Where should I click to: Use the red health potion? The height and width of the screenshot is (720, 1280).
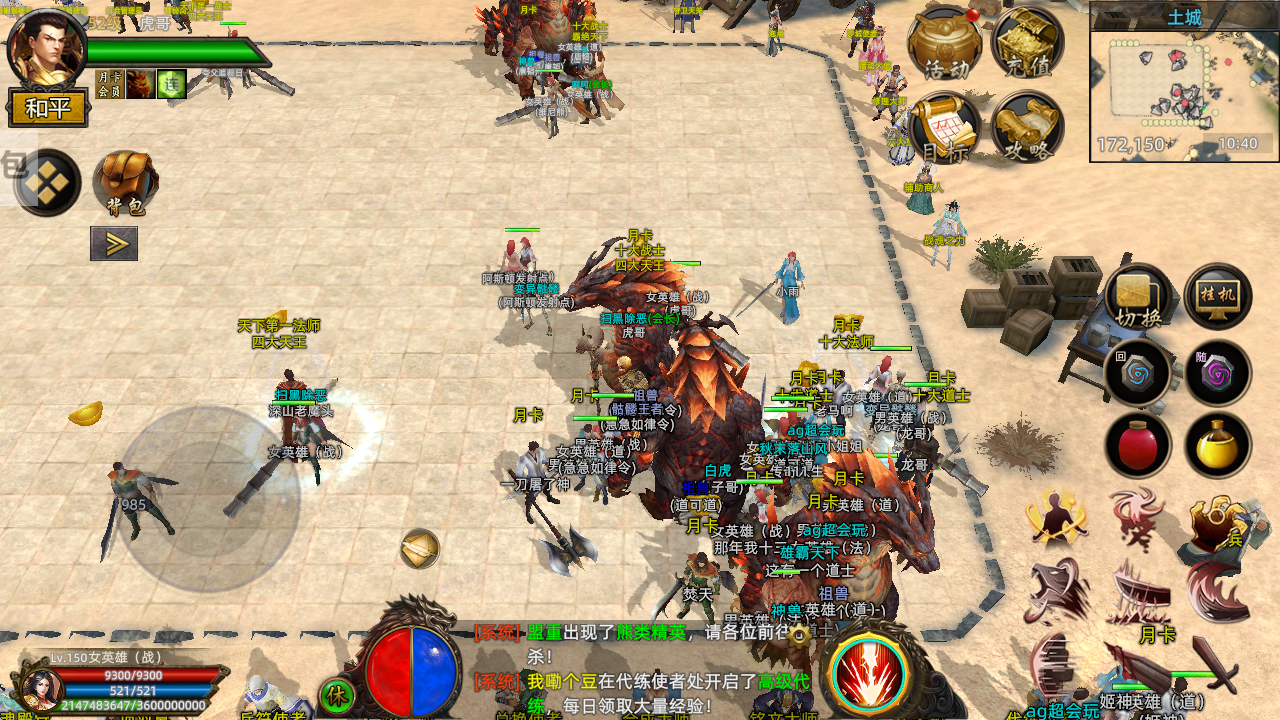[x=1138, y=444]
